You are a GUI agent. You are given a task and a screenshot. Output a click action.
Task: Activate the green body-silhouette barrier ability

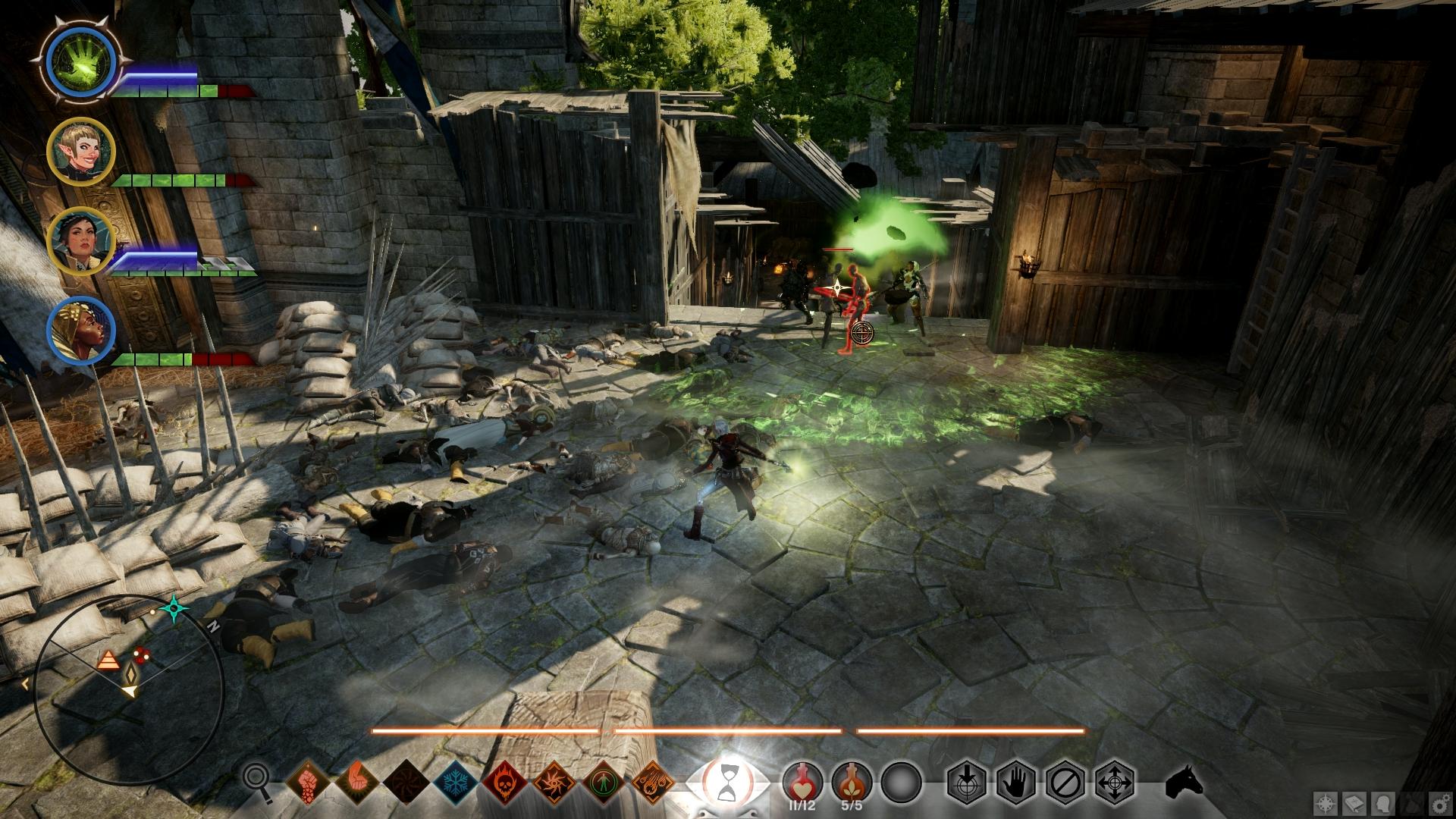[604, 782]
